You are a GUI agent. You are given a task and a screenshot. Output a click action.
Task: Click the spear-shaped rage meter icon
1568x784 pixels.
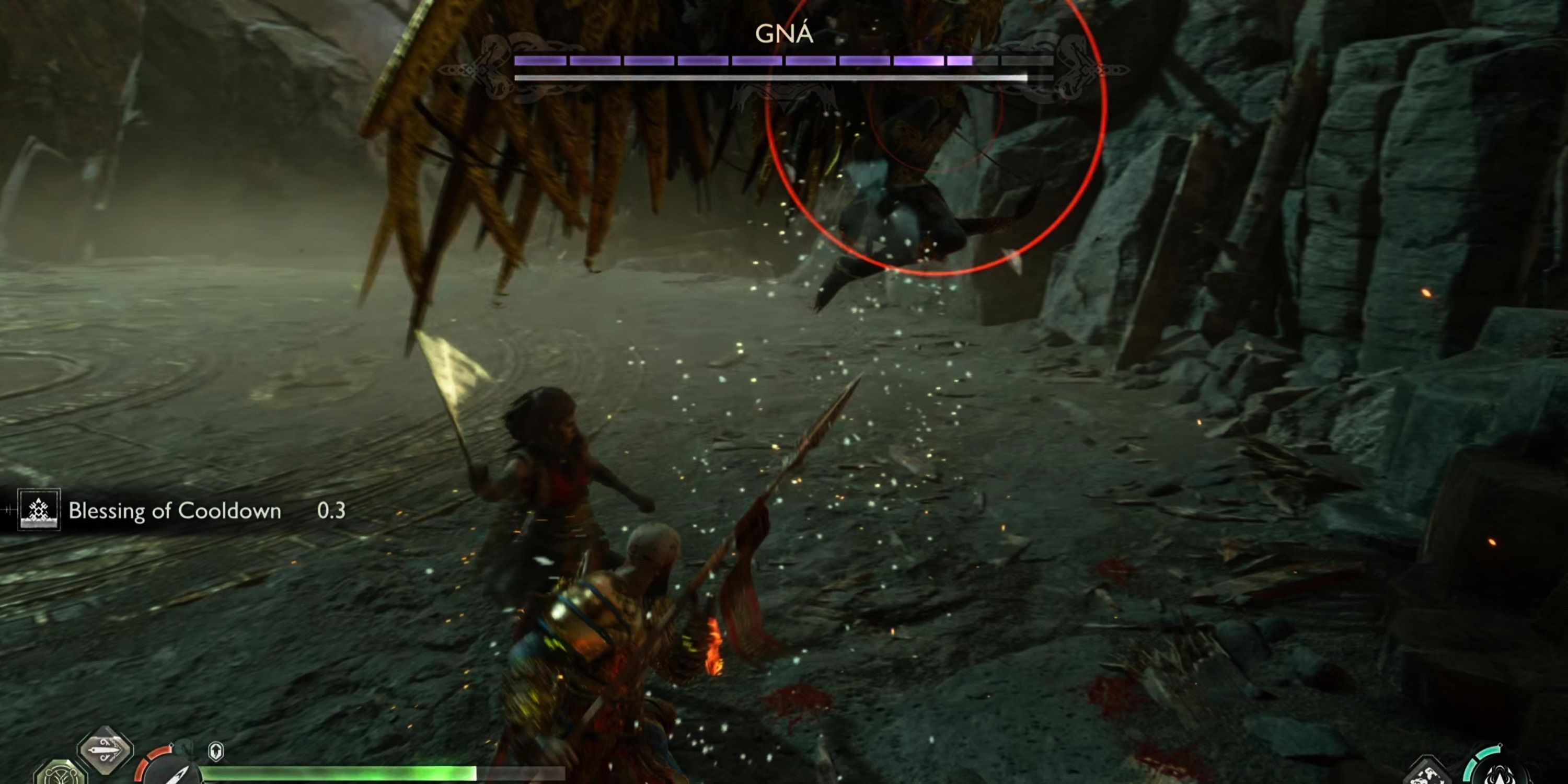[176, 781]
